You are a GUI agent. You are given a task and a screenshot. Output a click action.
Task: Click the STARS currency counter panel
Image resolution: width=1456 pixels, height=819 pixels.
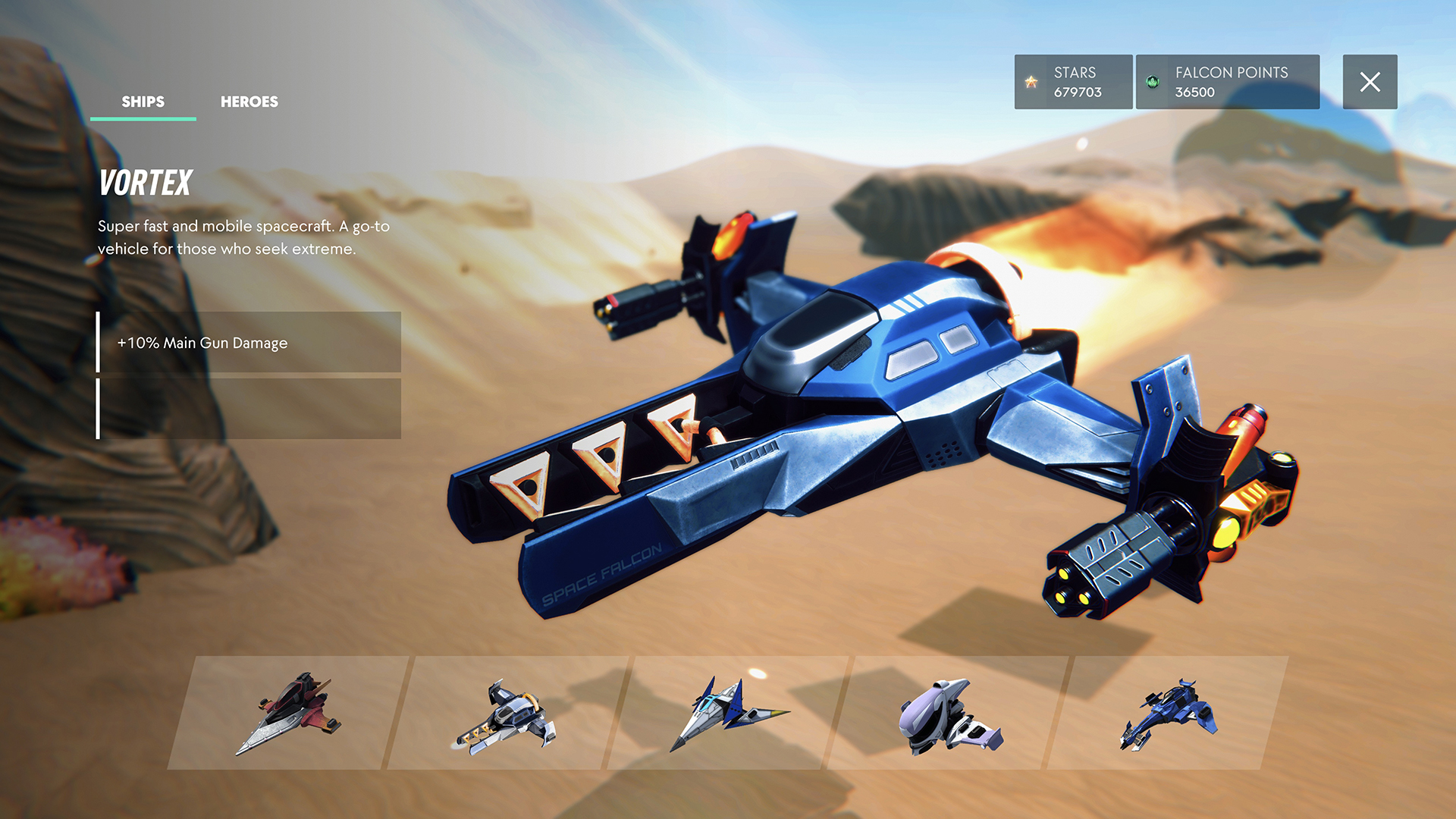pyautogui.click(x=1073, y=82)
